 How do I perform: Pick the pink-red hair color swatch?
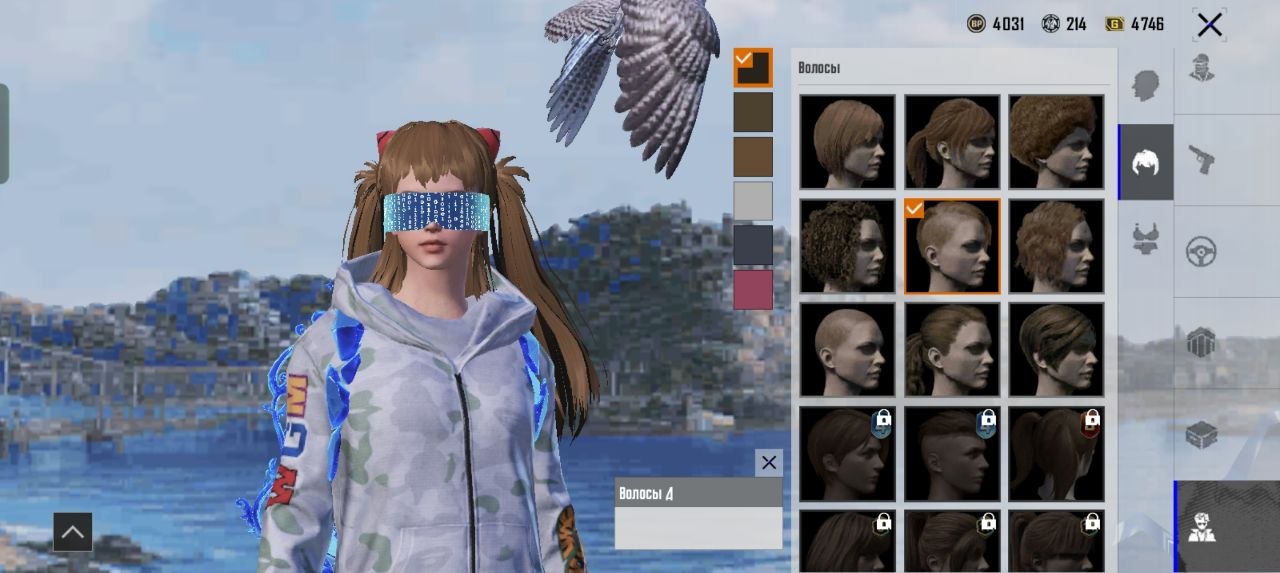point(753,289)
